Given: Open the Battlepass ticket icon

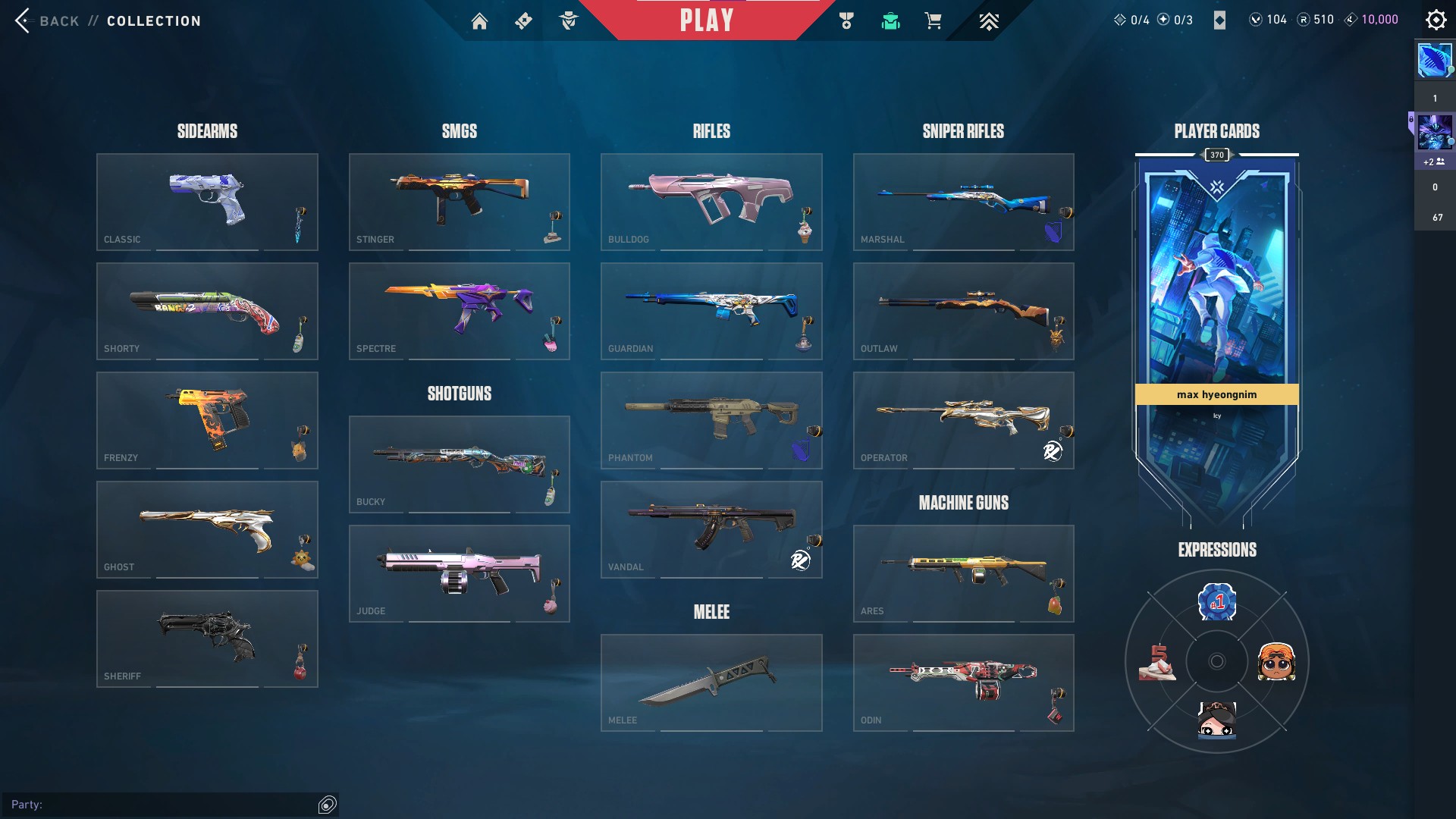Looking at the screenshot, I should click(522, 20).
